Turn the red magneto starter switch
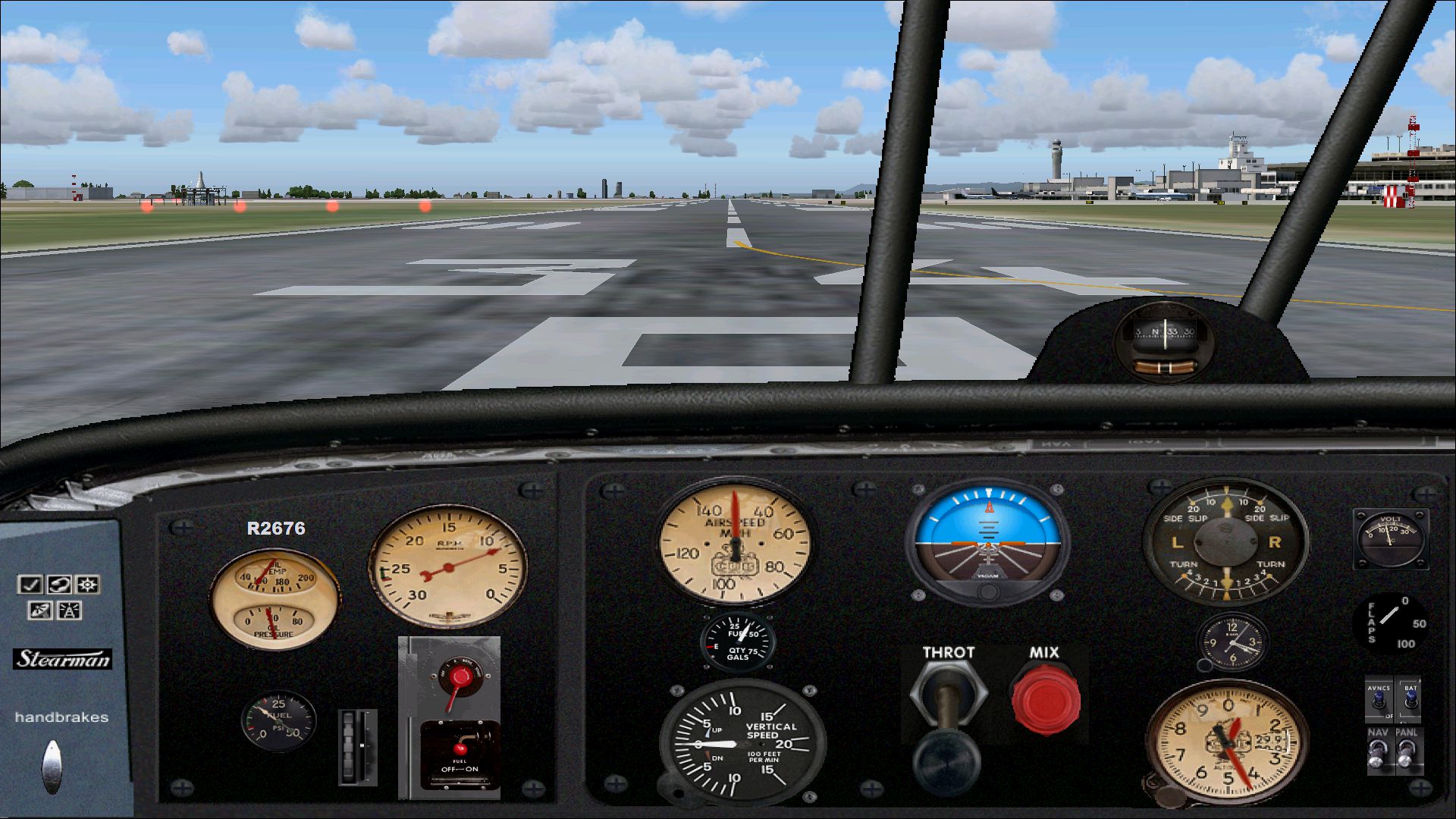The image size is (1456, 819). (459, 677)
